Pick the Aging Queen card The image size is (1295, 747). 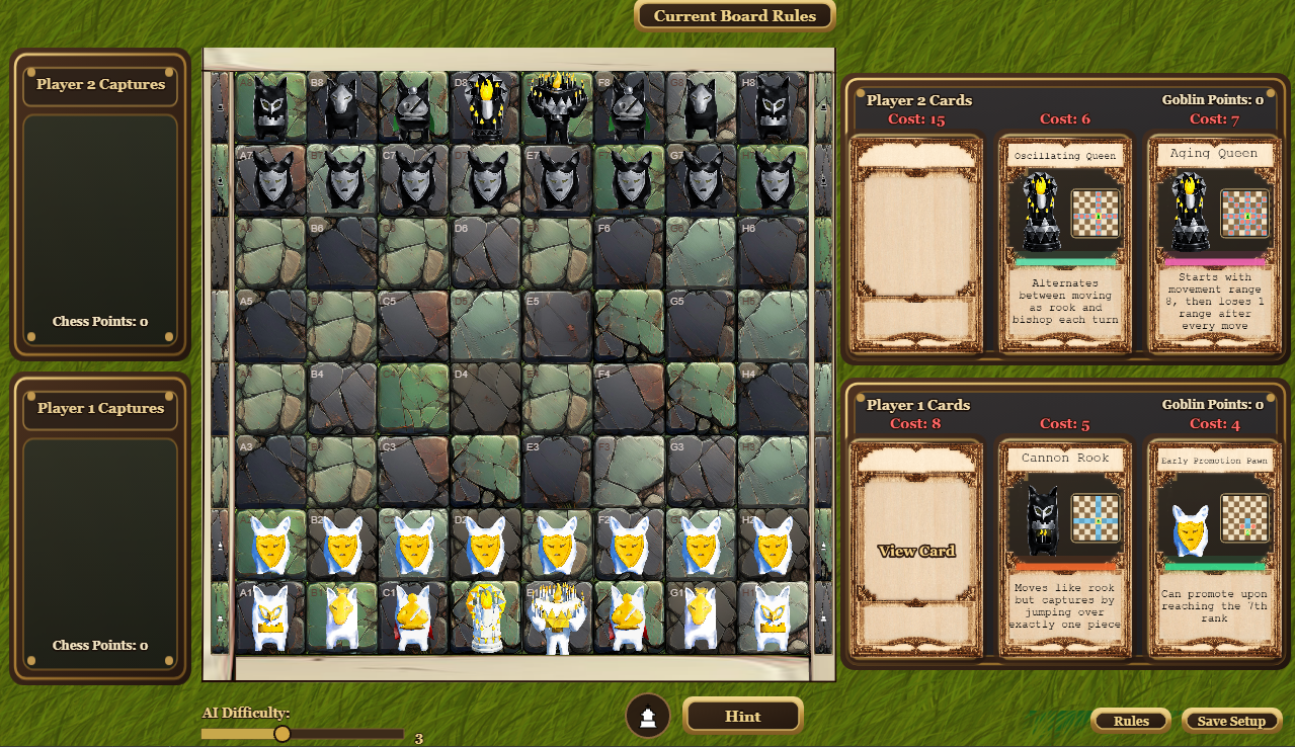click(1215, 244)
